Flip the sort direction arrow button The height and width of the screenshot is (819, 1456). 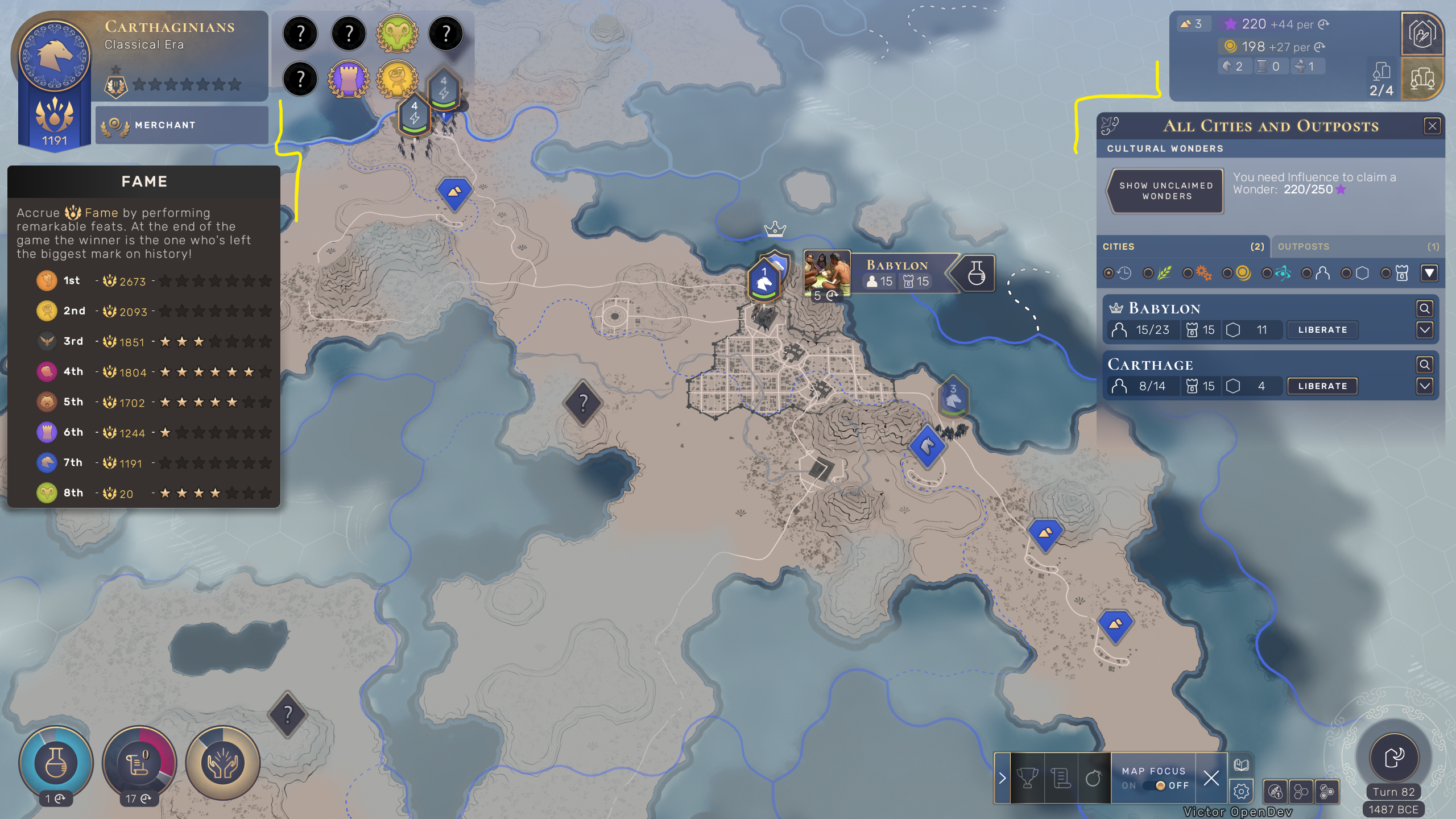[x=1429, y=274]
